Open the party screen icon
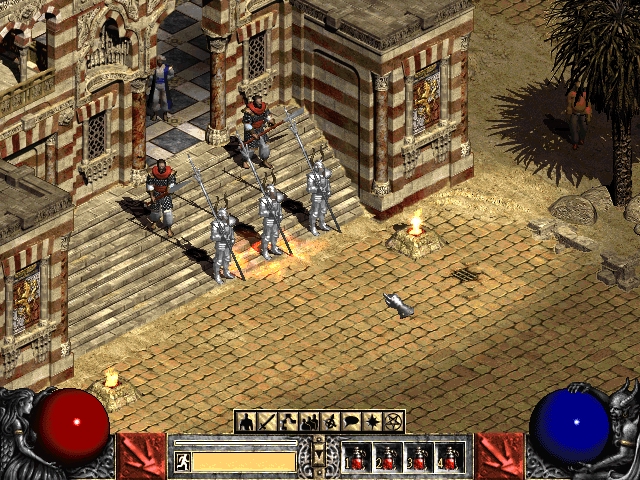 [x=309, y=421]
